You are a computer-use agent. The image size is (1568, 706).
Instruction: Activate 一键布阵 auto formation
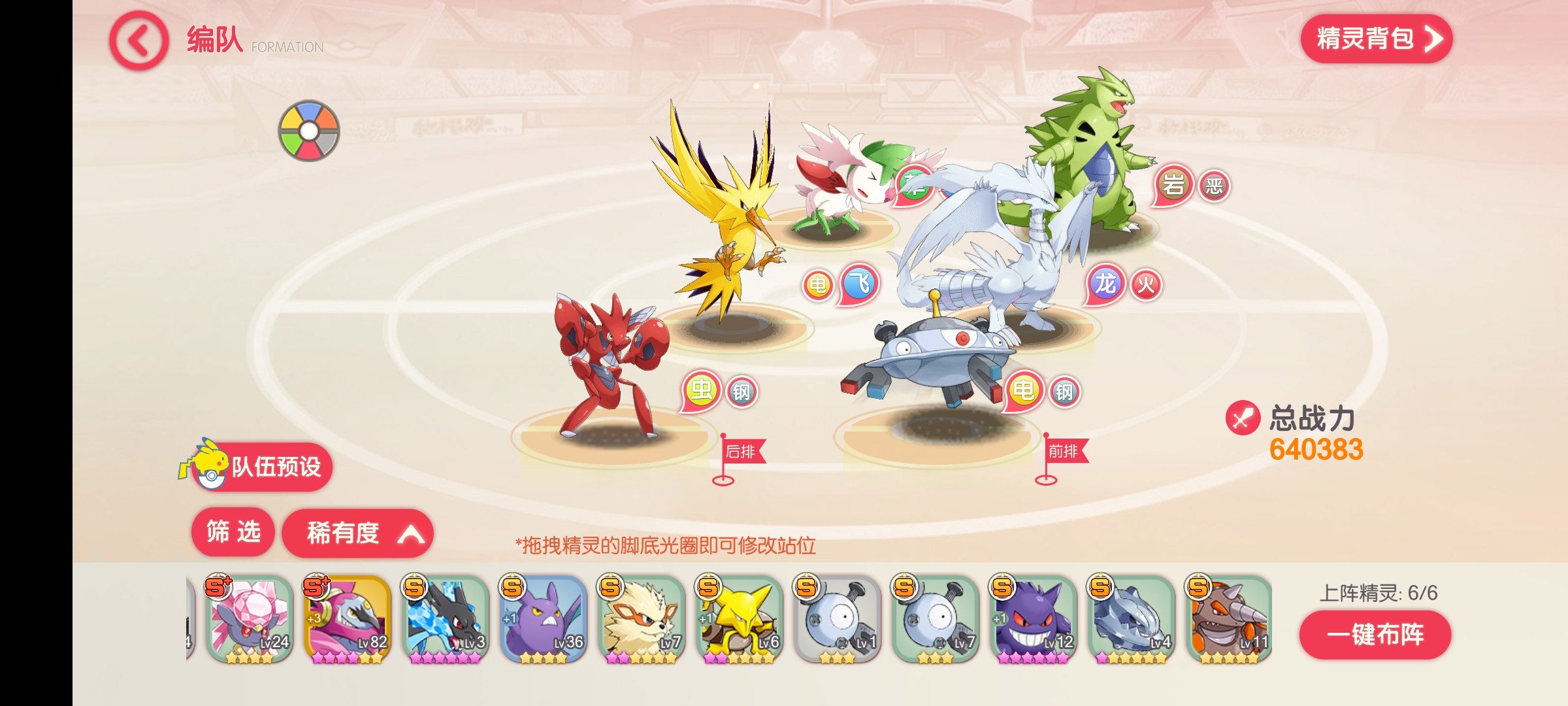1375,635
